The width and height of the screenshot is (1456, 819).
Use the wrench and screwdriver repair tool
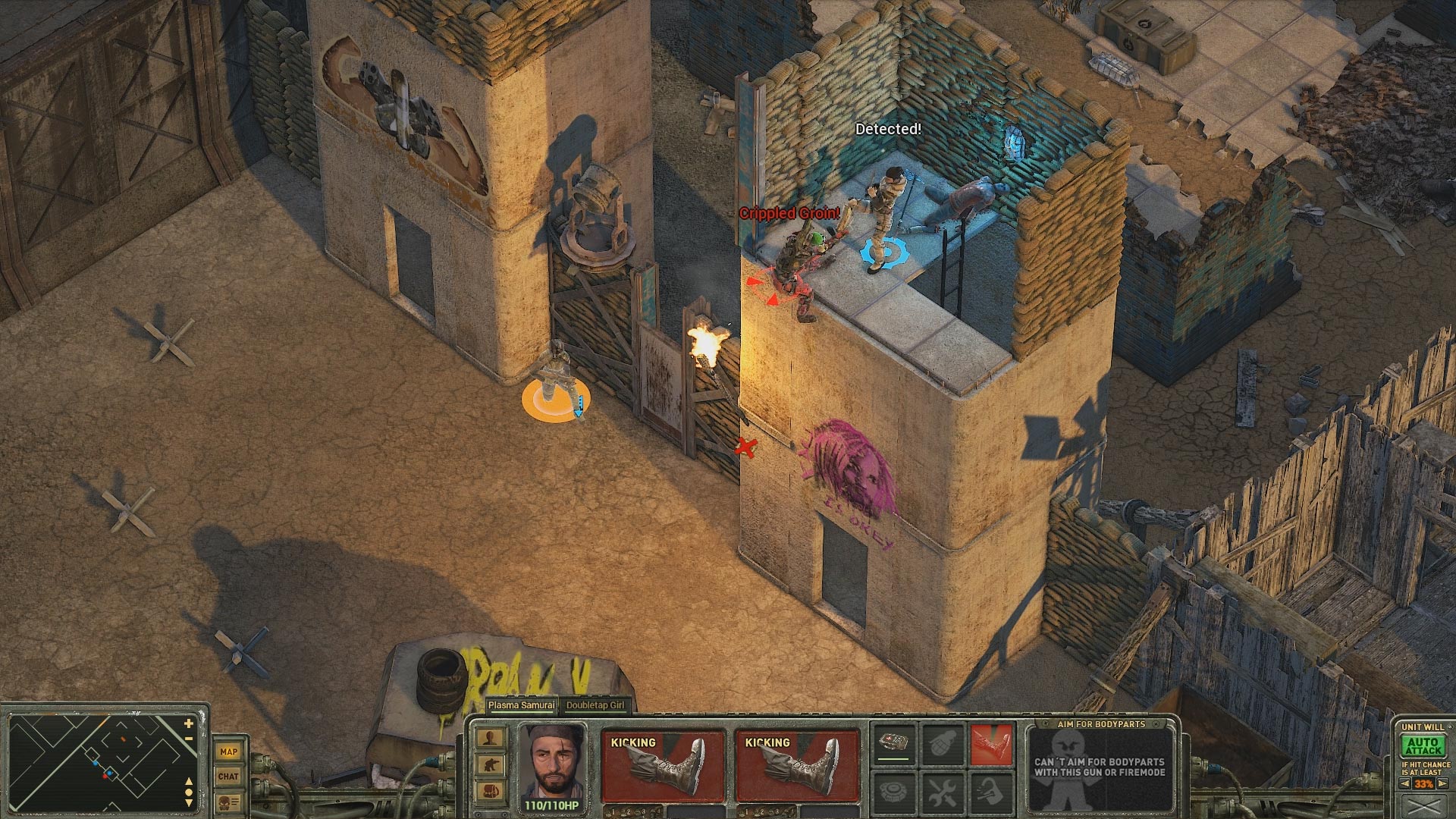[x=943, y=792]
